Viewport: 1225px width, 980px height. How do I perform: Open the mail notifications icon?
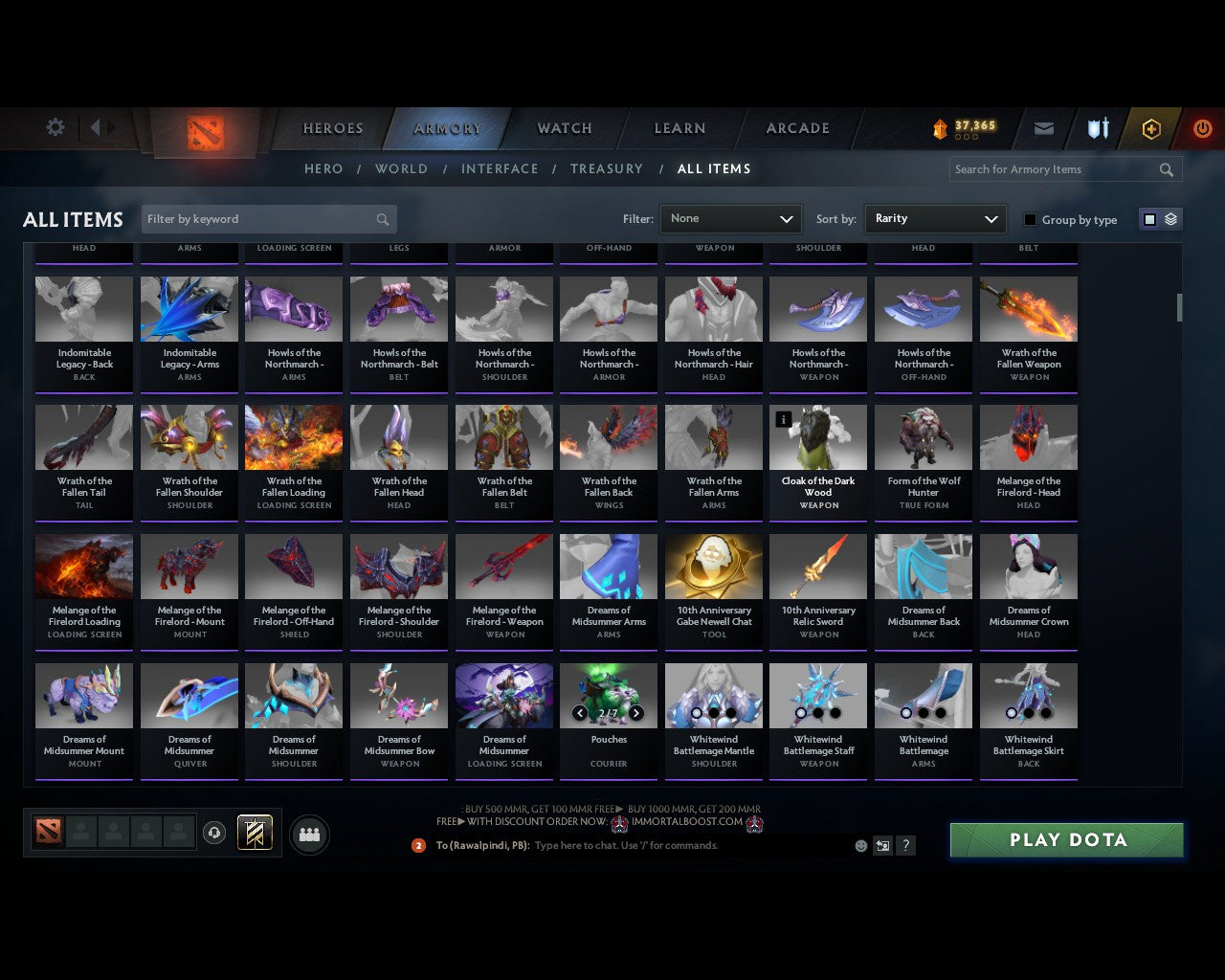pos(1043,127)
